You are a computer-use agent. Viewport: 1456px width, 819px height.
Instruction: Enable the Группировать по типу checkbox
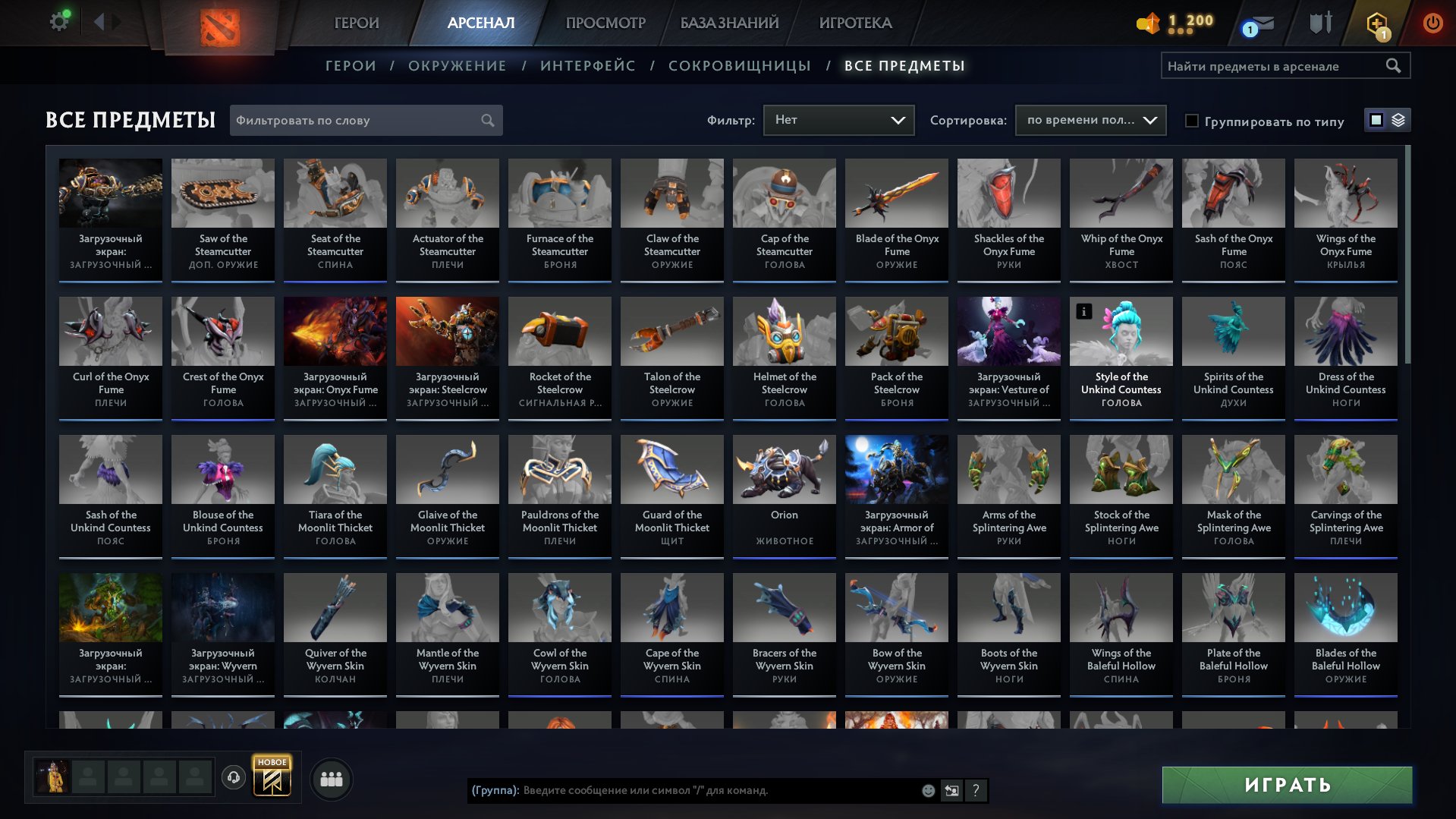point(1193,121)
